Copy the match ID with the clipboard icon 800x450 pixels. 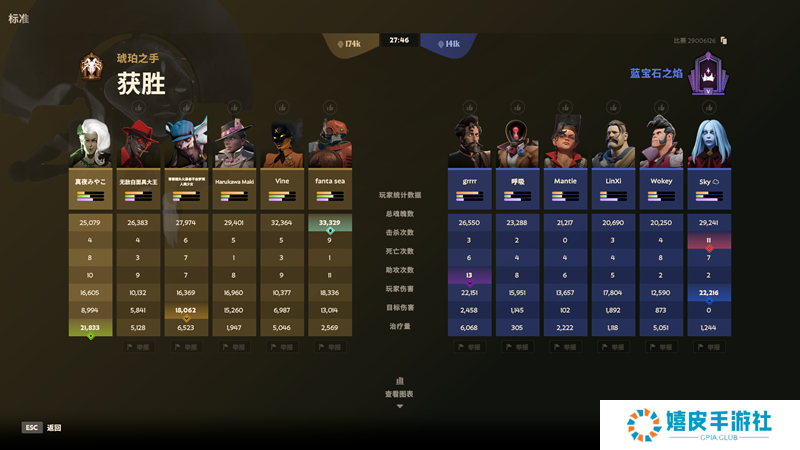click(x=723, y=41)
